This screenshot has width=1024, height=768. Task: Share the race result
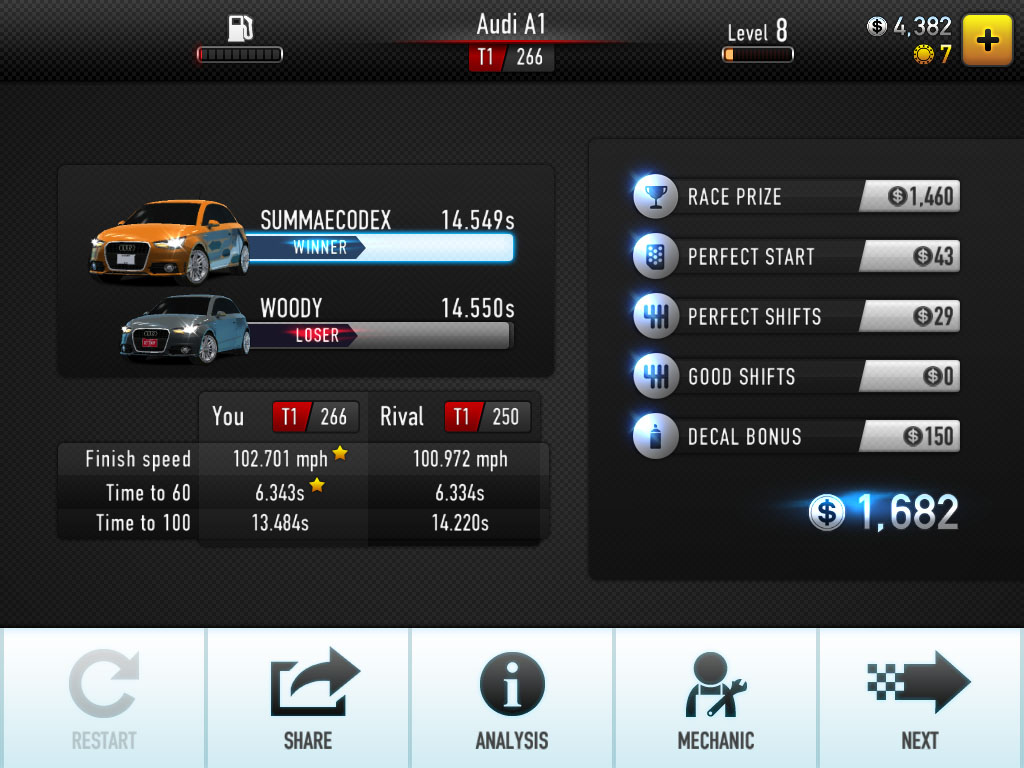(308, 698)
